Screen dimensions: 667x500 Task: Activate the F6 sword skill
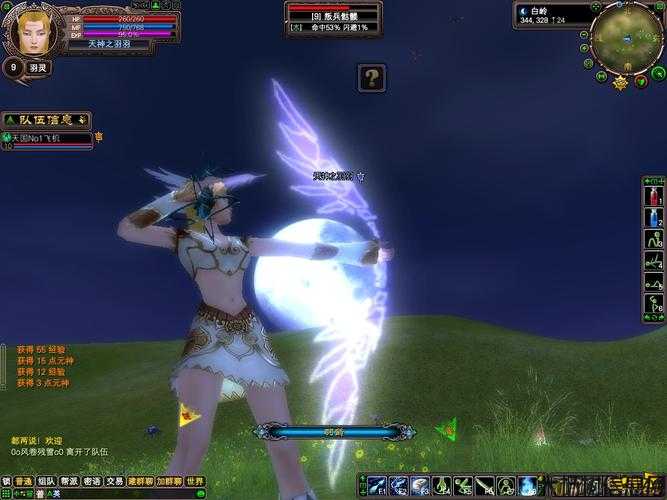pos(486,486)
